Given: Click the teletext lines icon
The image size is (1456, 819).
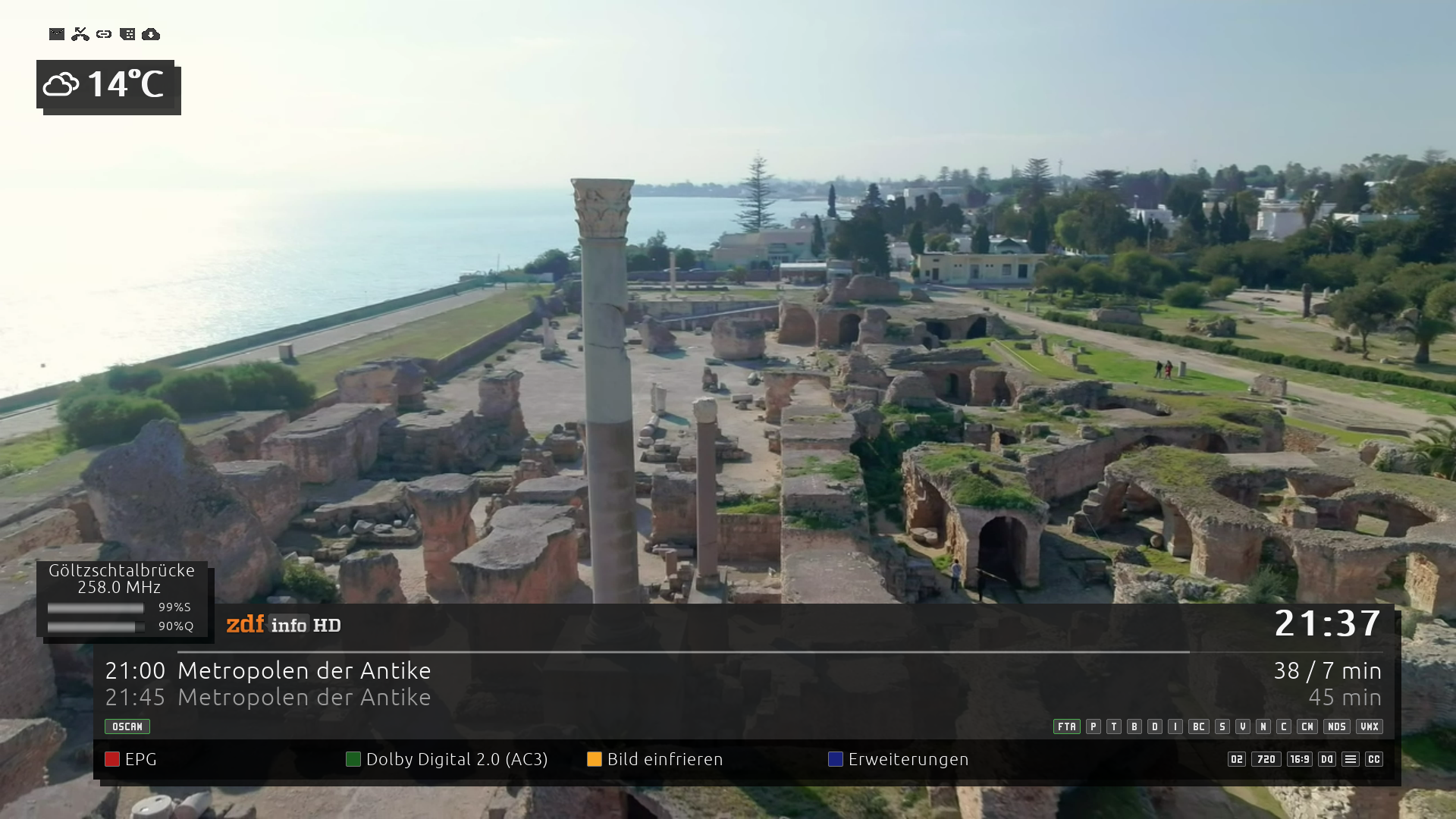Looking at the screenshot, I should (x=1351, y=759).
